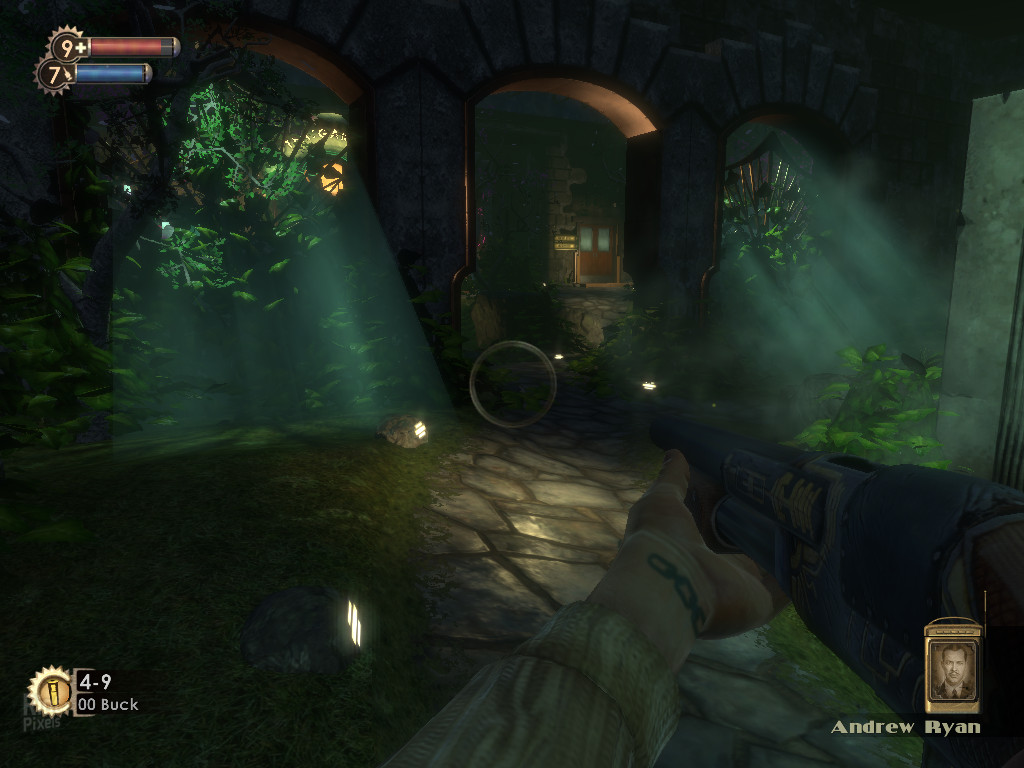
Task: Click the first aid kit counter gear
Action: [68, 47]
